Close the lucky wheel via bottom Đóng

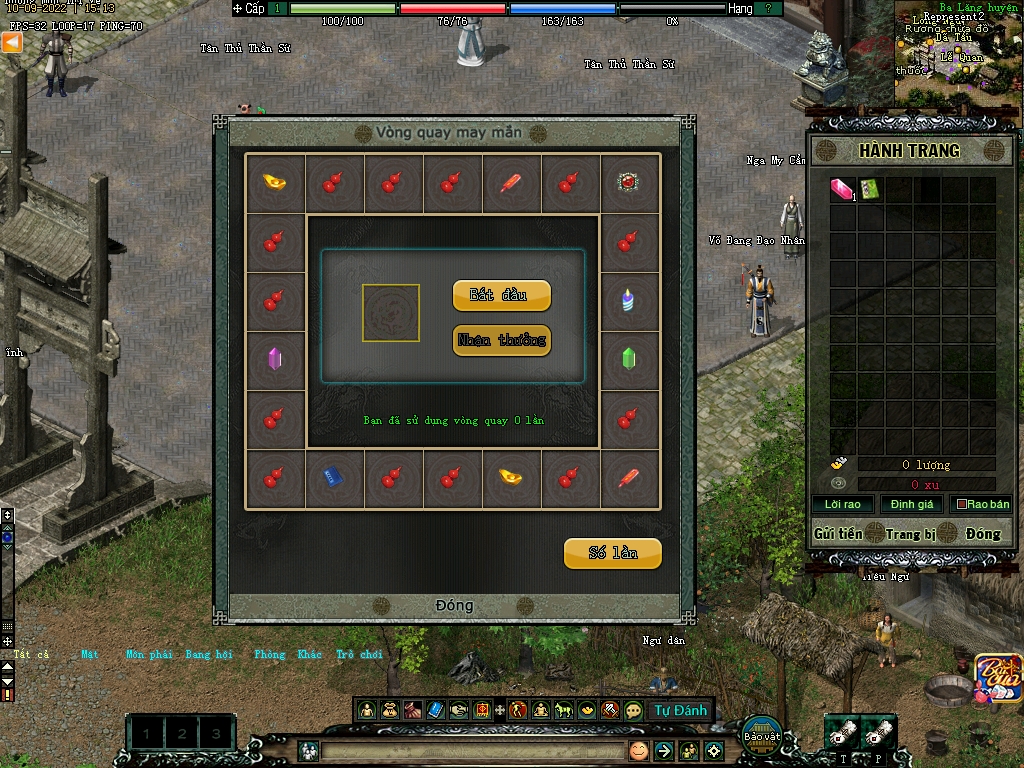[454, 606]
